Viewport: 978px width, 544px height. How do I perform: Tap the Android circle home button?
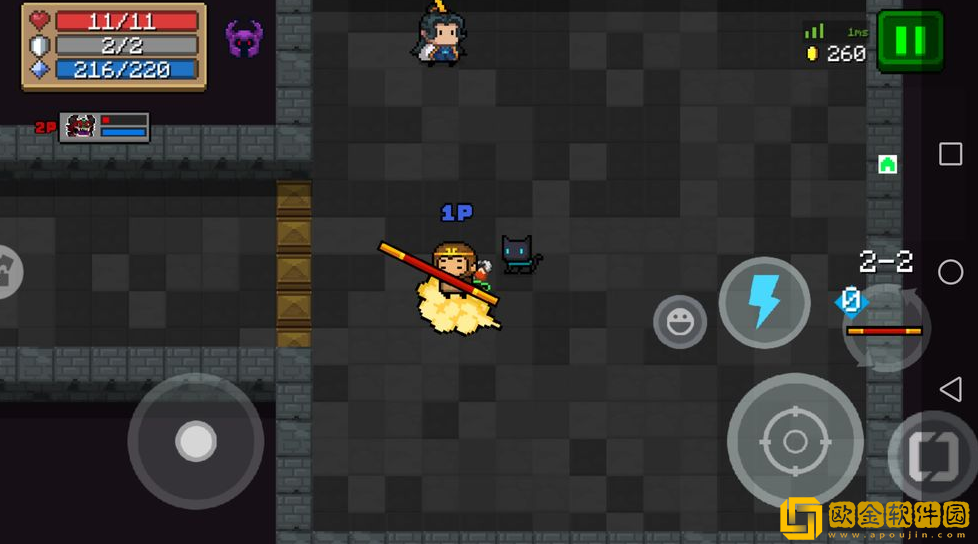(x=950, y=271)
